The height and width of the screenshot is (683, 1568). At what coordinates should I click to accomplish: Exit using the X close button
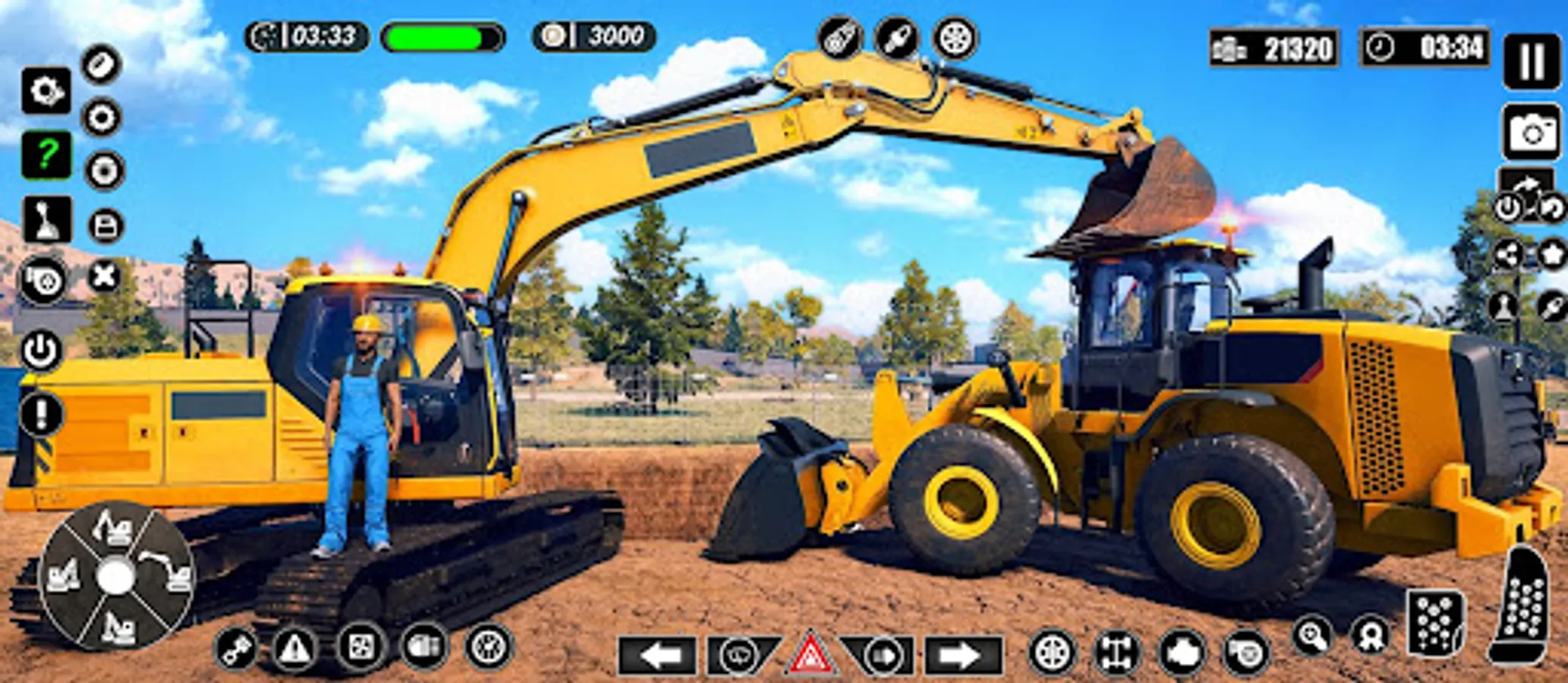[102, 276]
